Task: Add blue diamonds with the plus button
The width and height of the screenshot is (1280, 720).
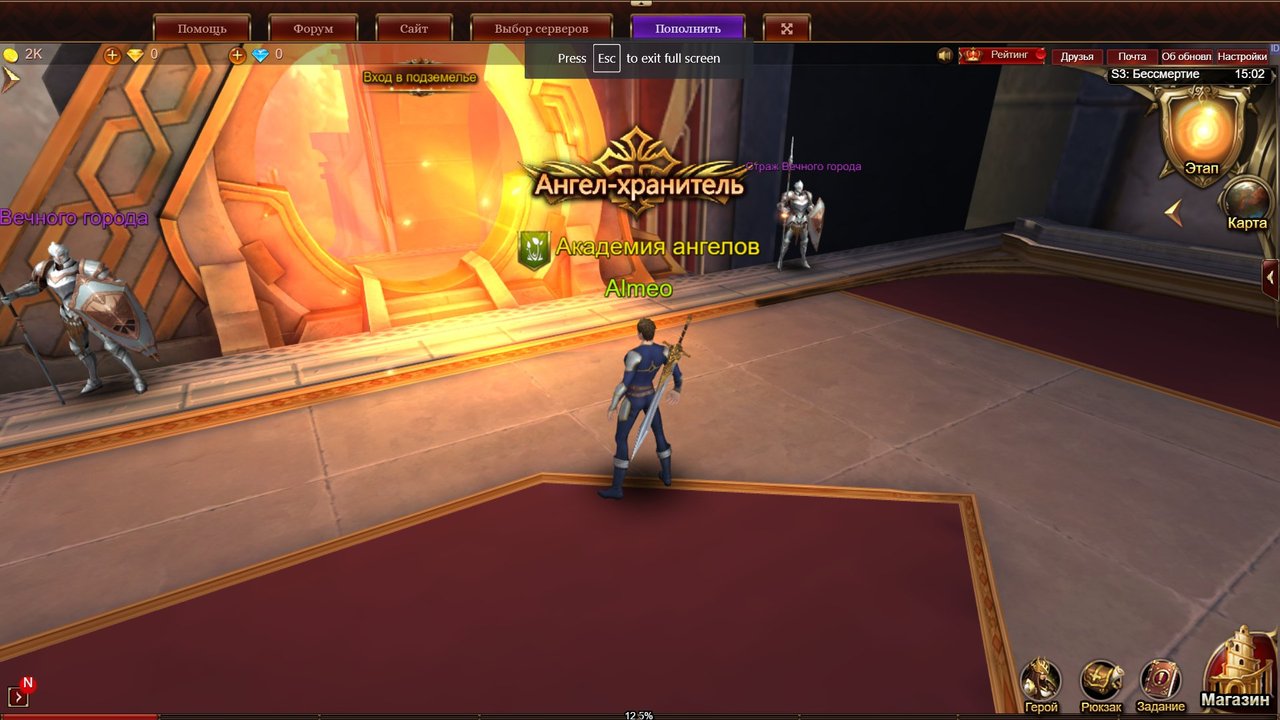Action: pos(237,55)
